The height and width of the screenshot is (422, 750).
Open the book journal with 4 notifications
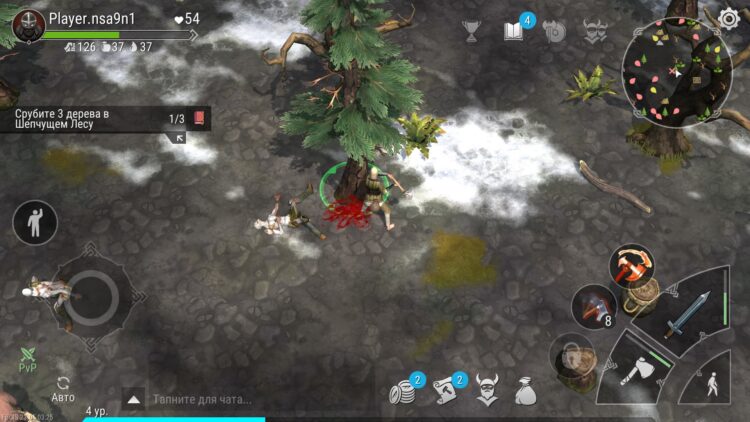click(514, 31)
